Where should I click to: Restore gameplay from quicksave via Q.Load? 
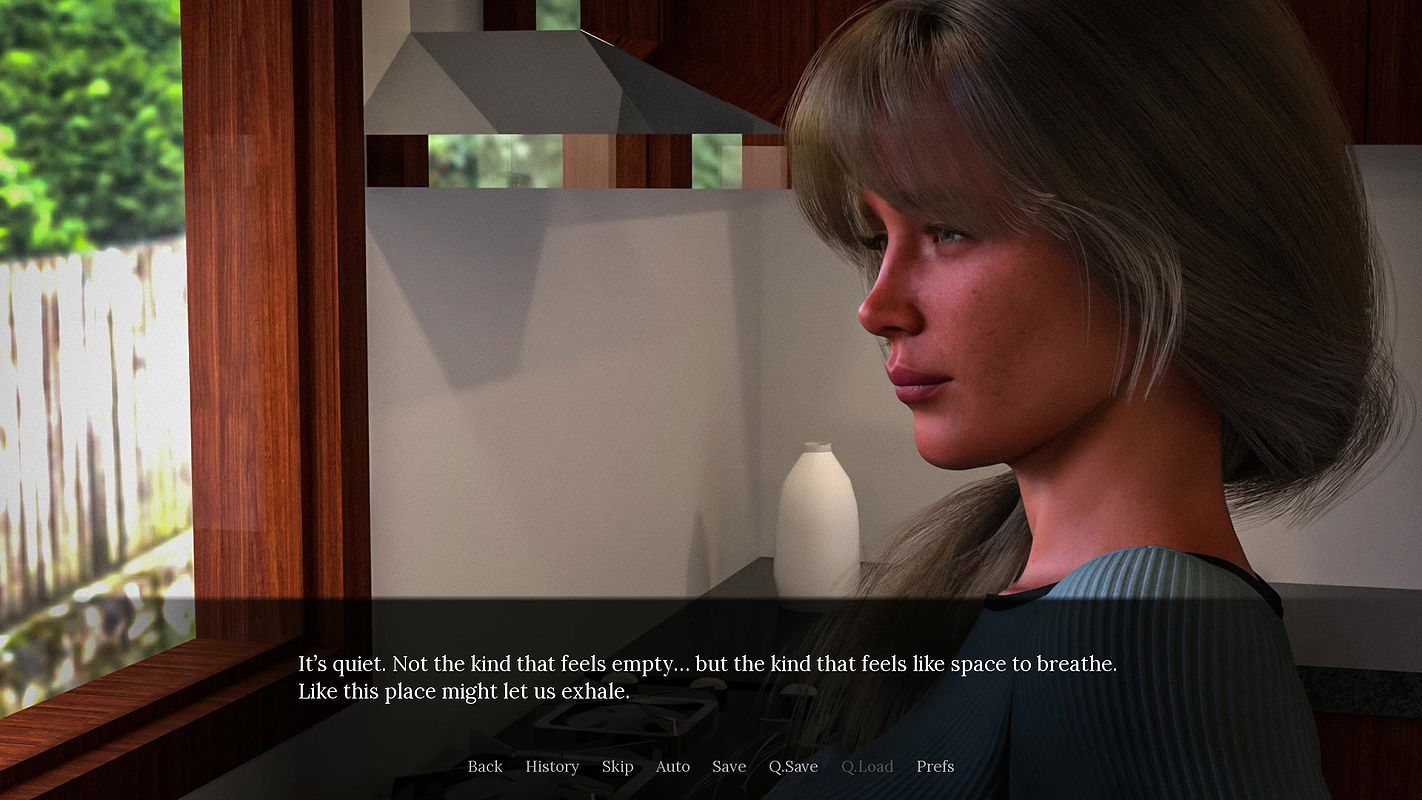coord(866,766)
